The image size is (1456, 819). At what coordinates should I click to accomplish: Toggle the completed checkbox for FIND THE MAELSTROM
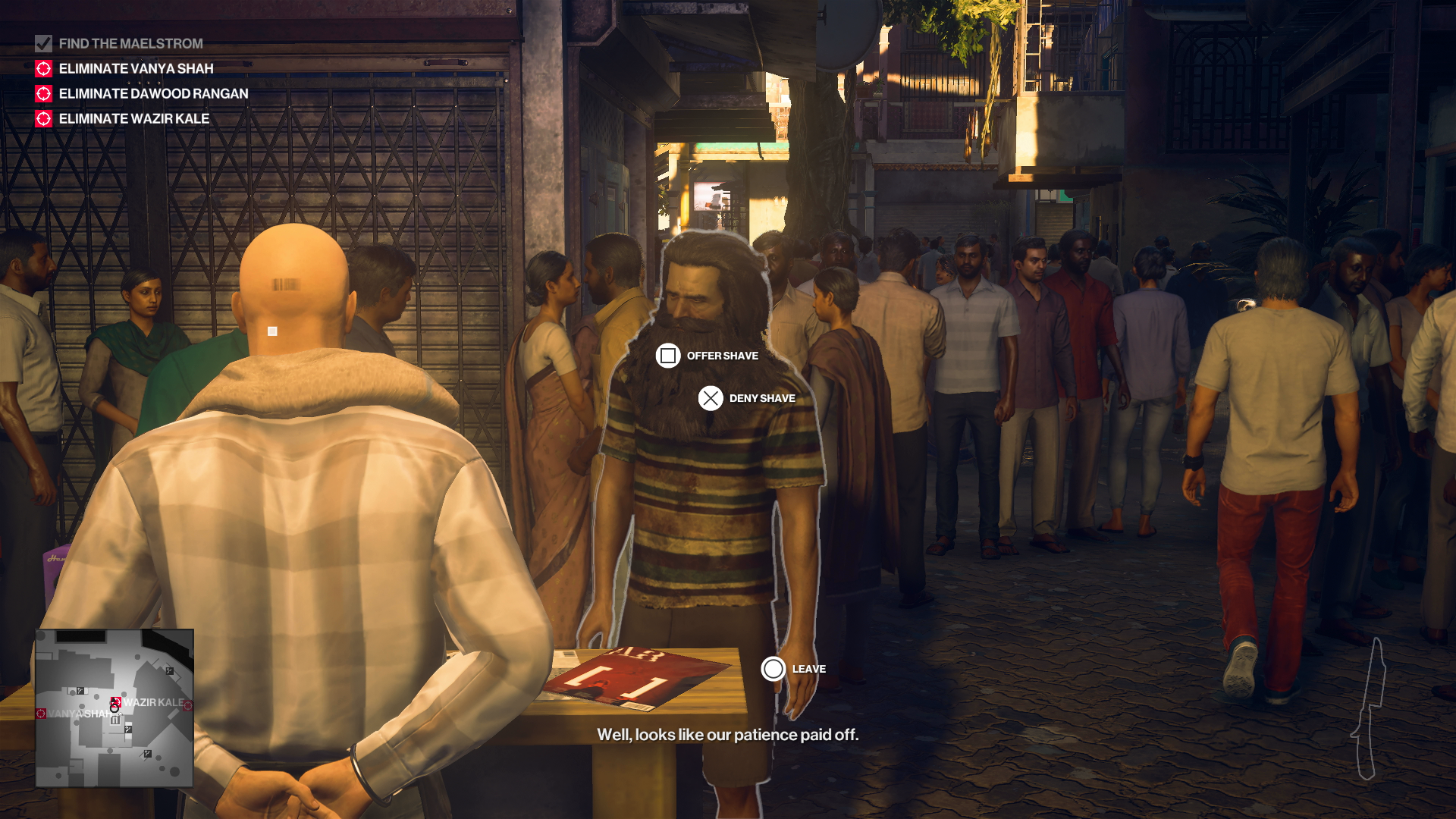coord(43,44)
